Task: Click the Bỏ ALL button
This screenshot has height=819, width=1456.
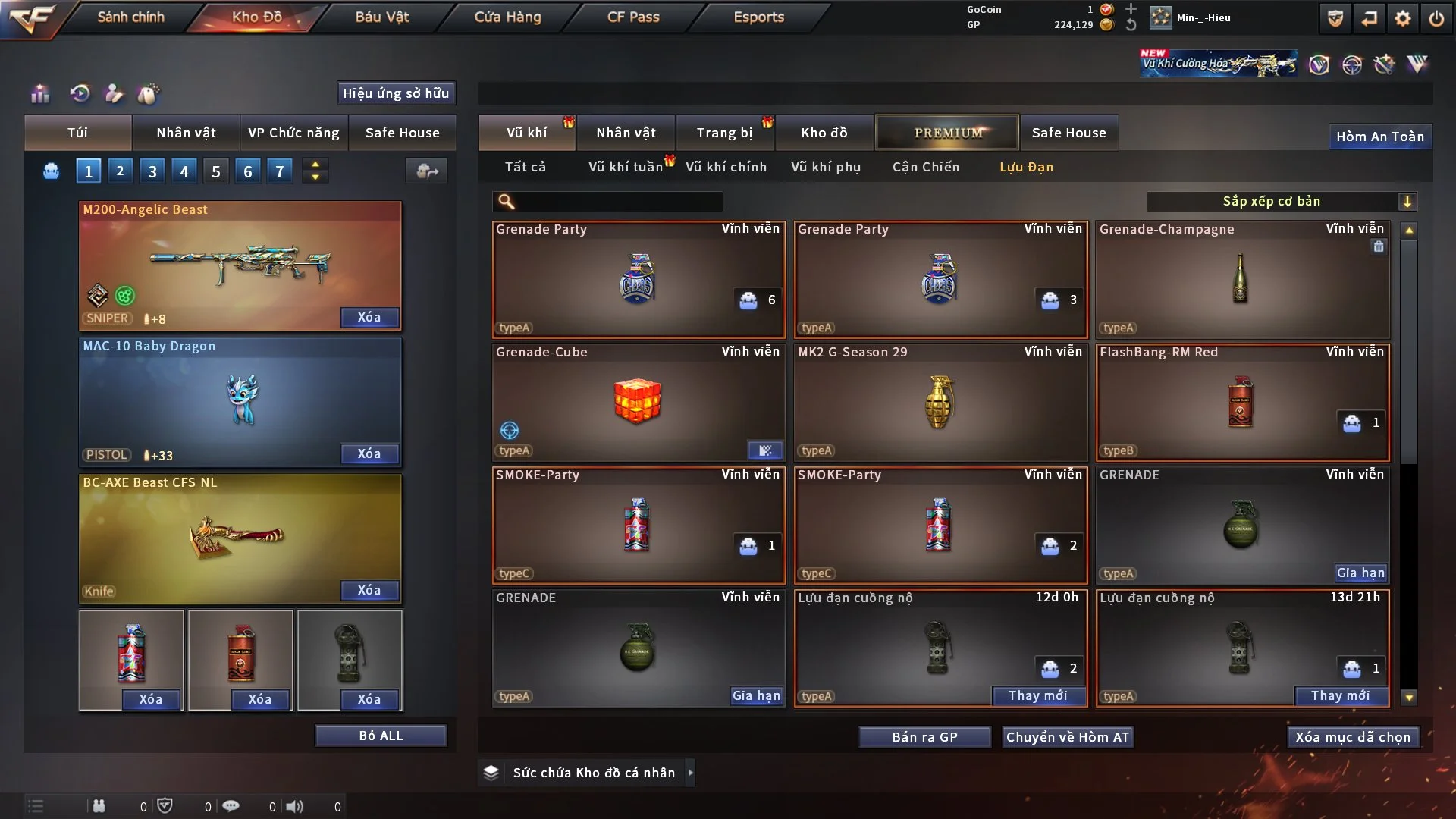Action: tap(381, 736)
